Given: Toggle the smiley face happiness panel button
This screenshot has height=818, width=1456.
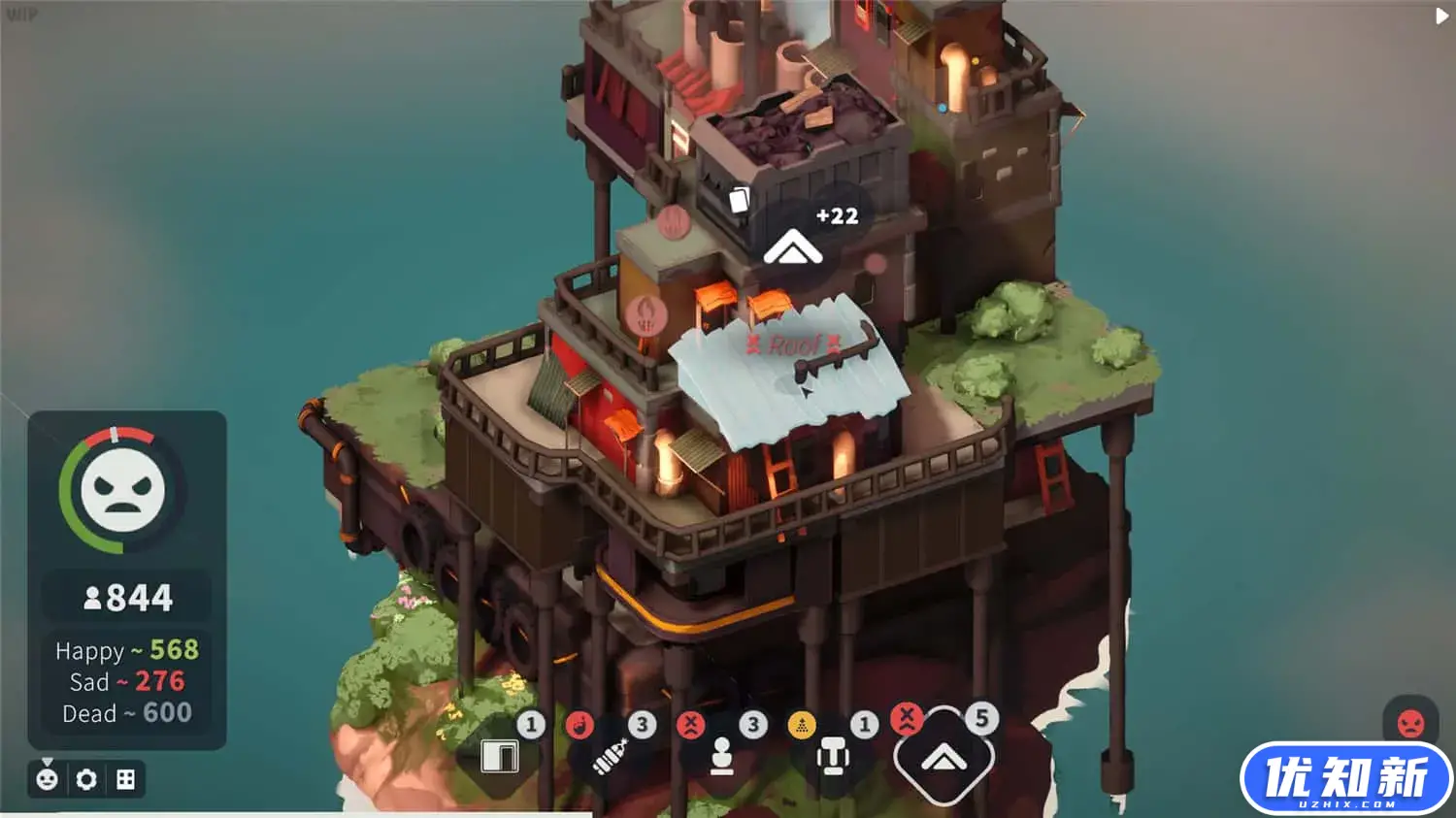Looking at the screenshot, I should point(47,779).
